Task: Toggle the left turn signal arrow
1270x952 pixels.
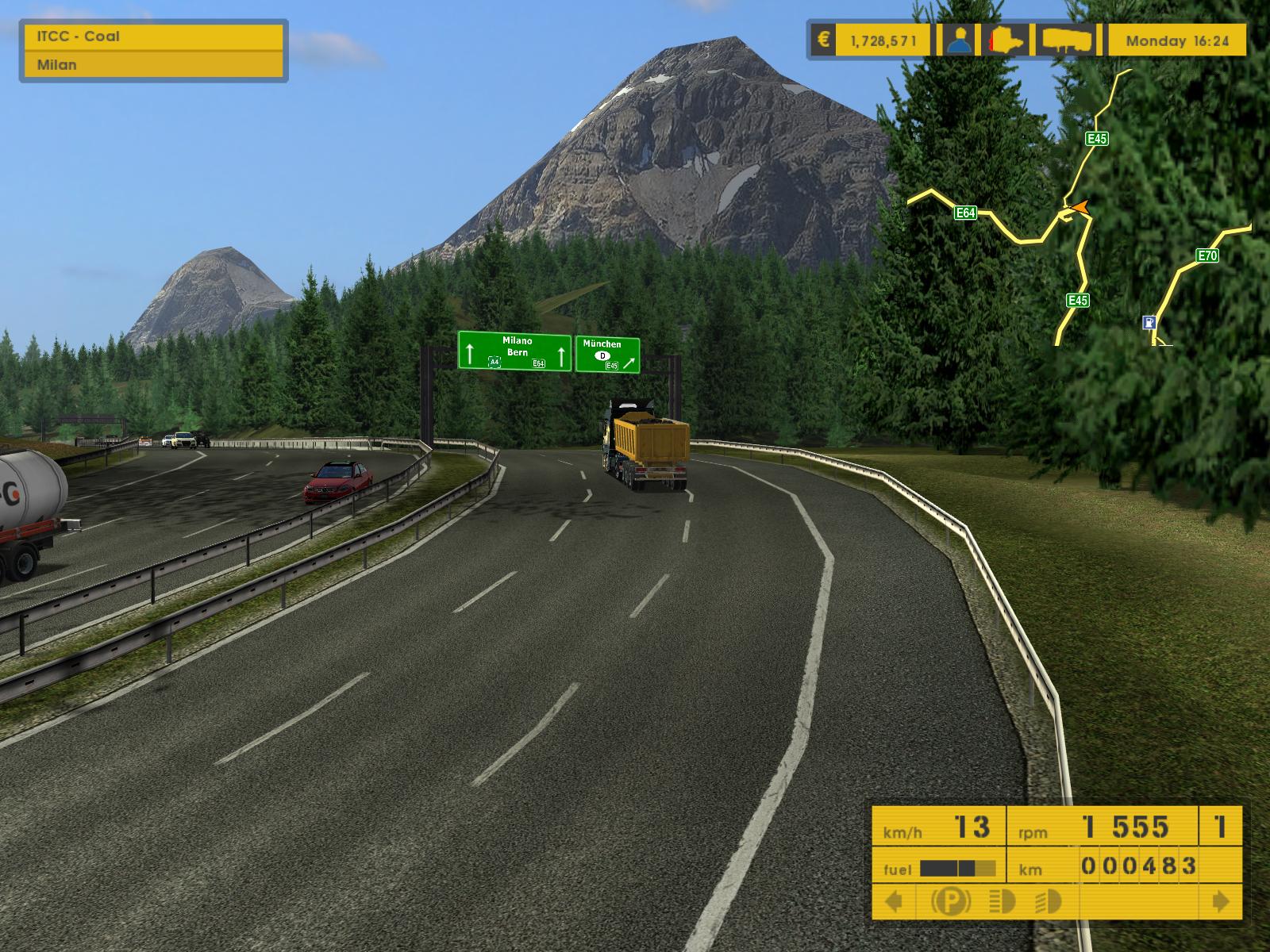Action: (x=894, y=901)
